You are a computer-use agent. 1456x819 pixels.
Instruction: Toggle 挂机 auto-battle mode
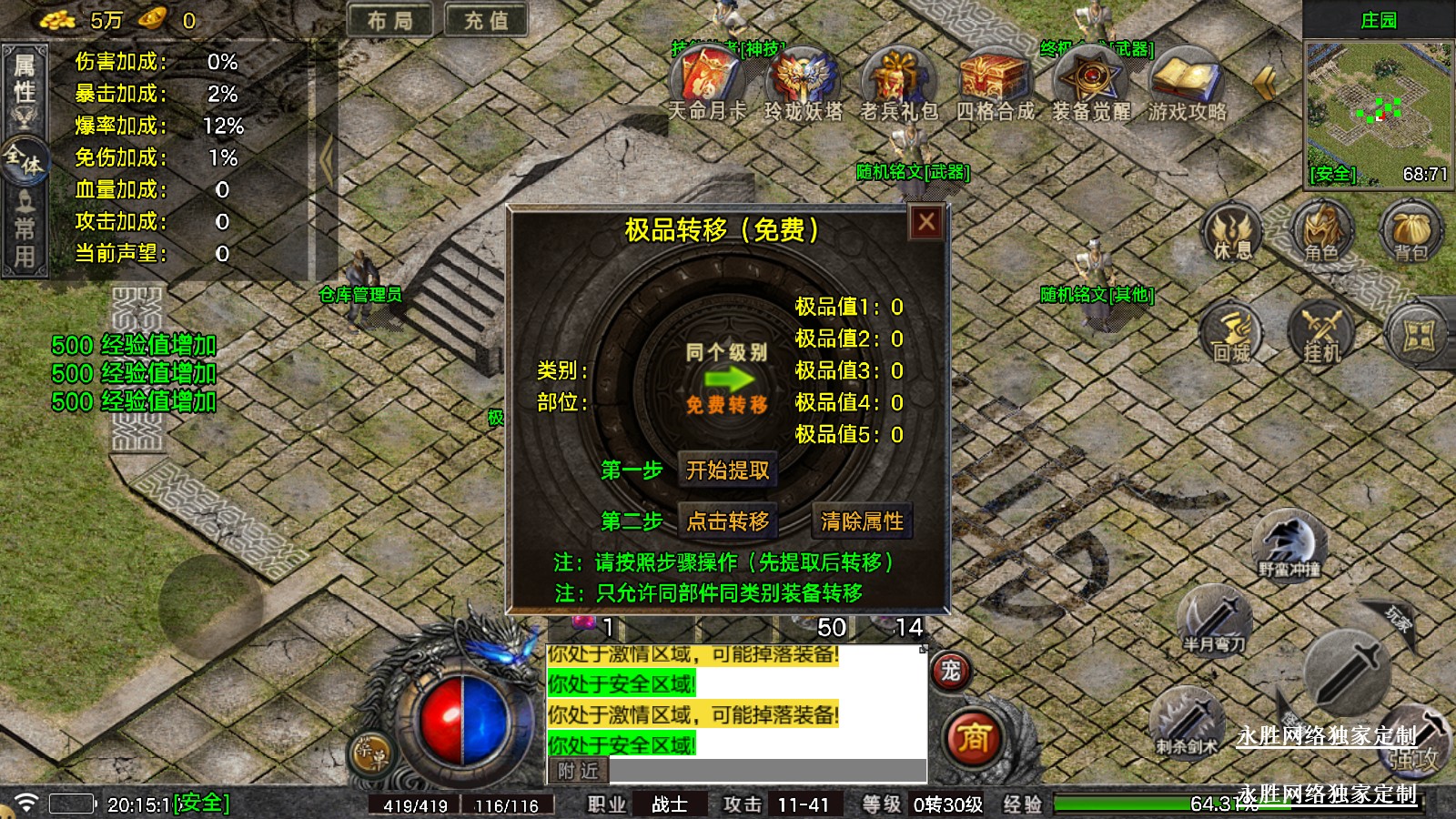pyautogui.click(x=1321, y=334)
